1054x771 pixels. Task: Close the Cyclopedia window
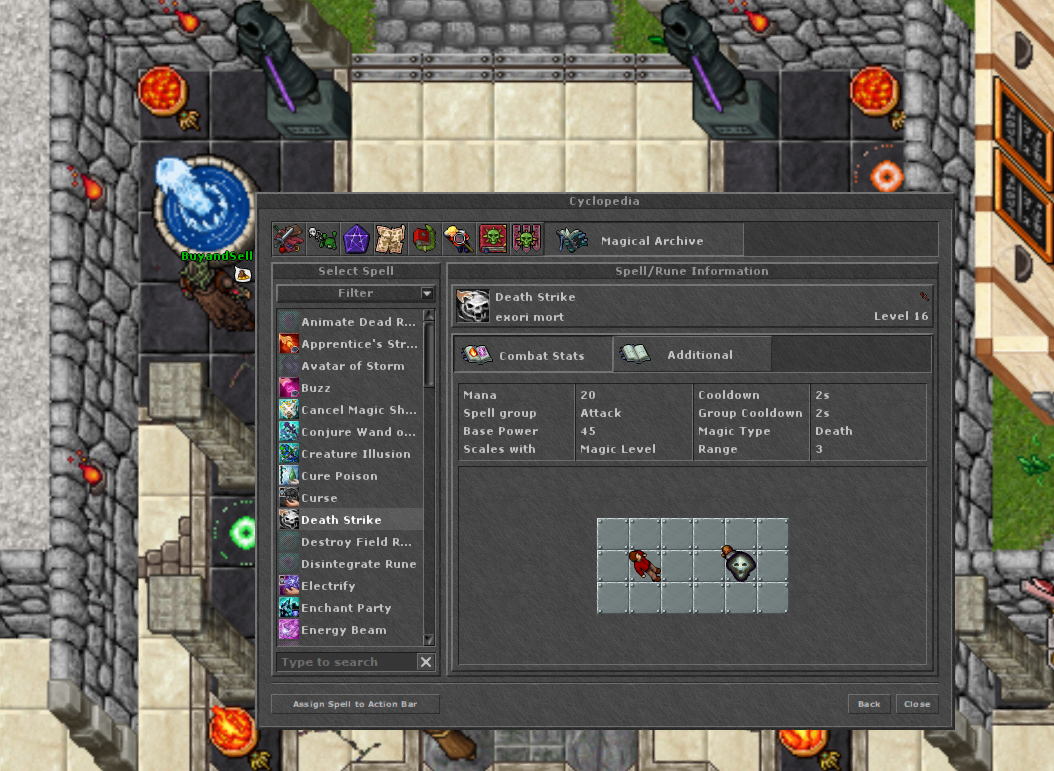point(916,704)
